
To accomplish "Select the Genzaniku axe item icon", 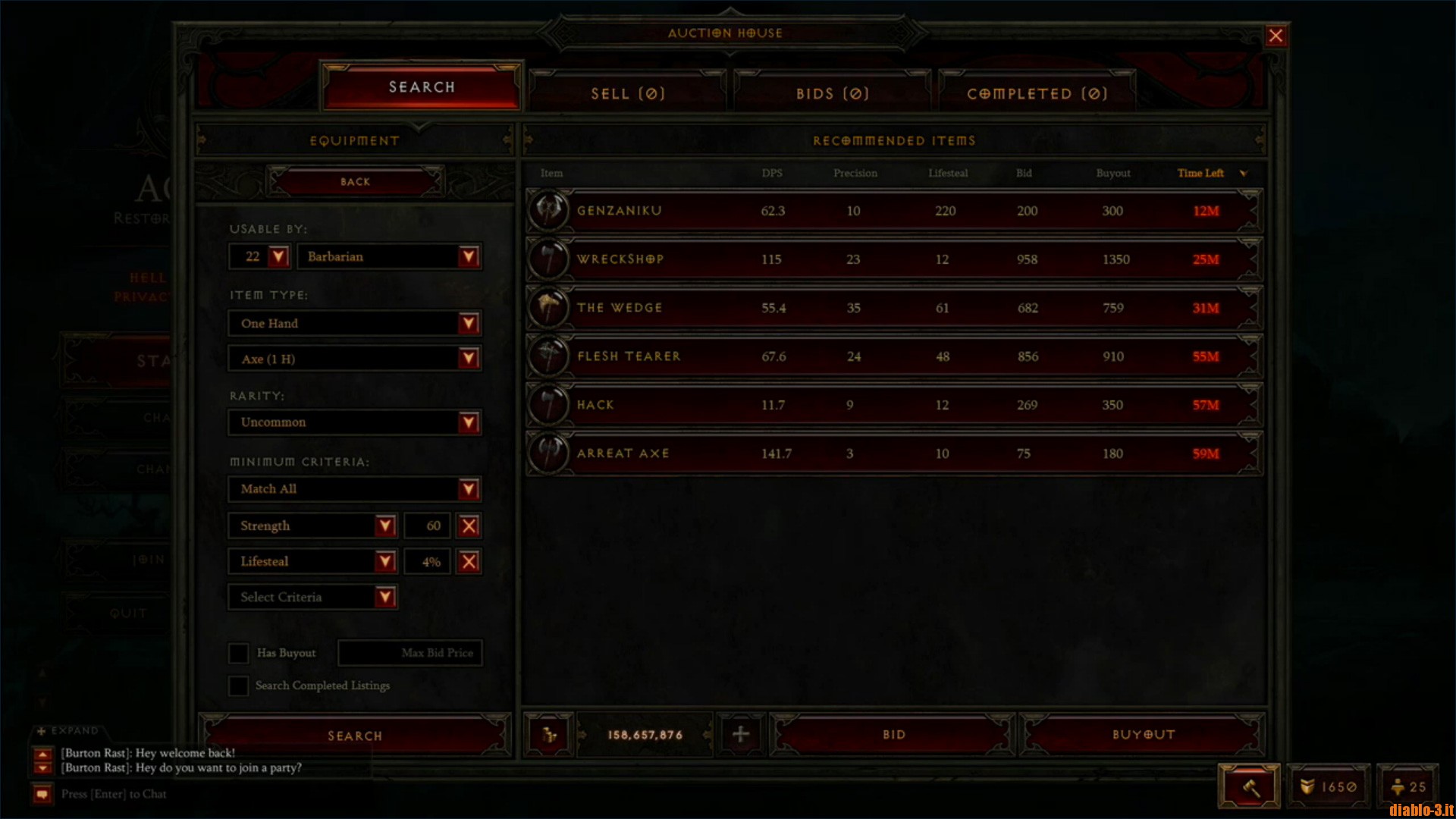I will [x=550, y=210].
